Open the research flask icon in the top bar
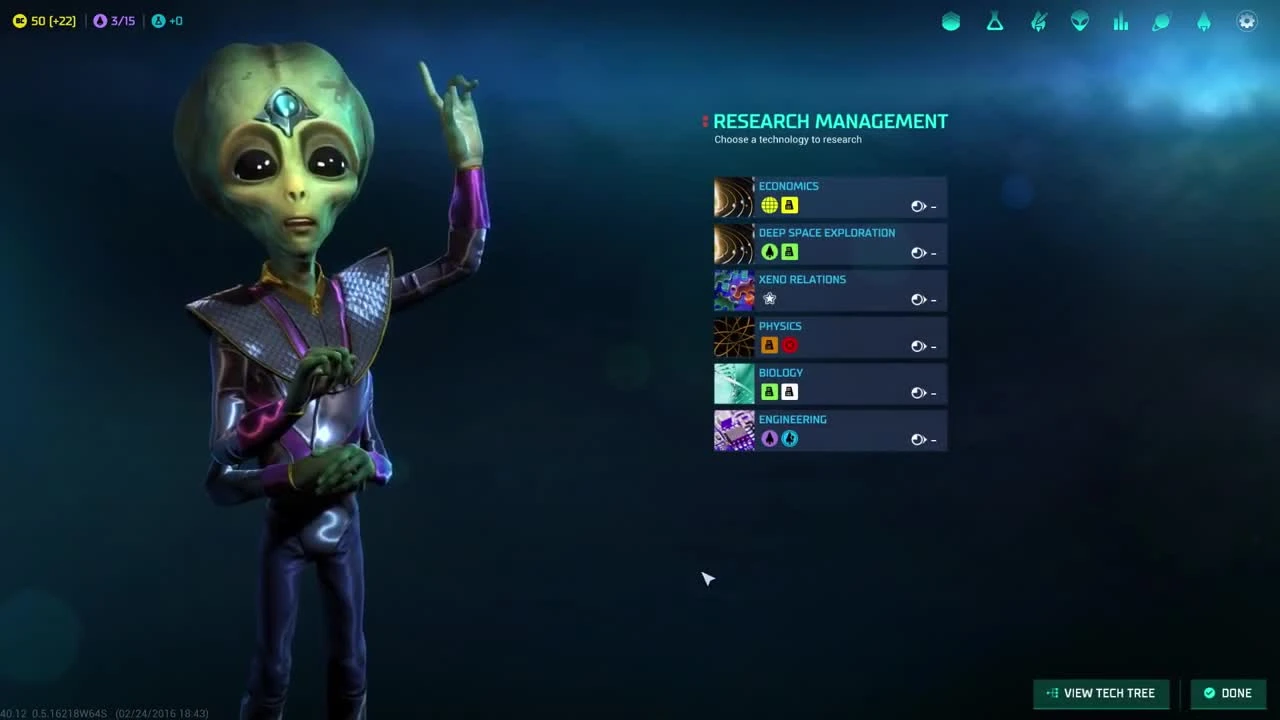This screenshot has width=1280, height=720. tap(995, 21)
